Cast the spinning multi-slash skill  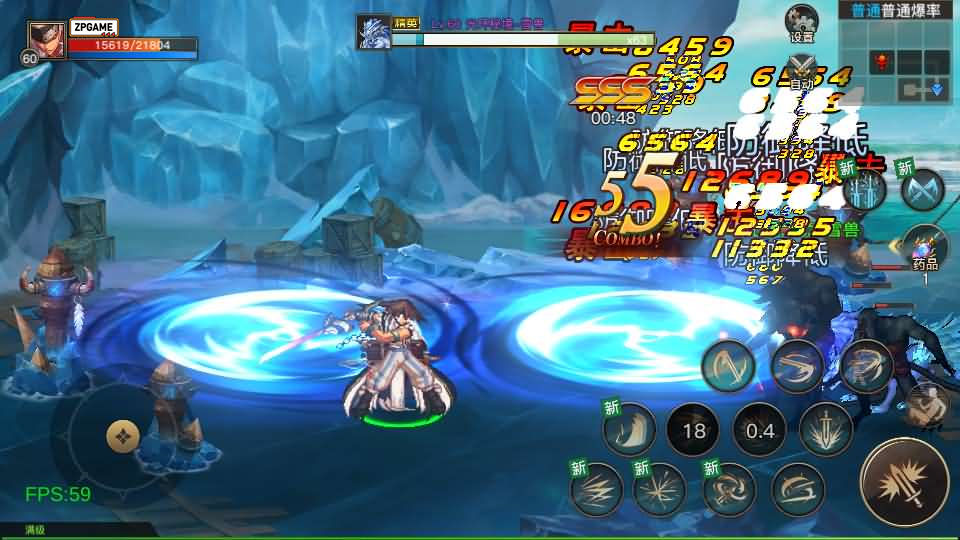point(866,366)
